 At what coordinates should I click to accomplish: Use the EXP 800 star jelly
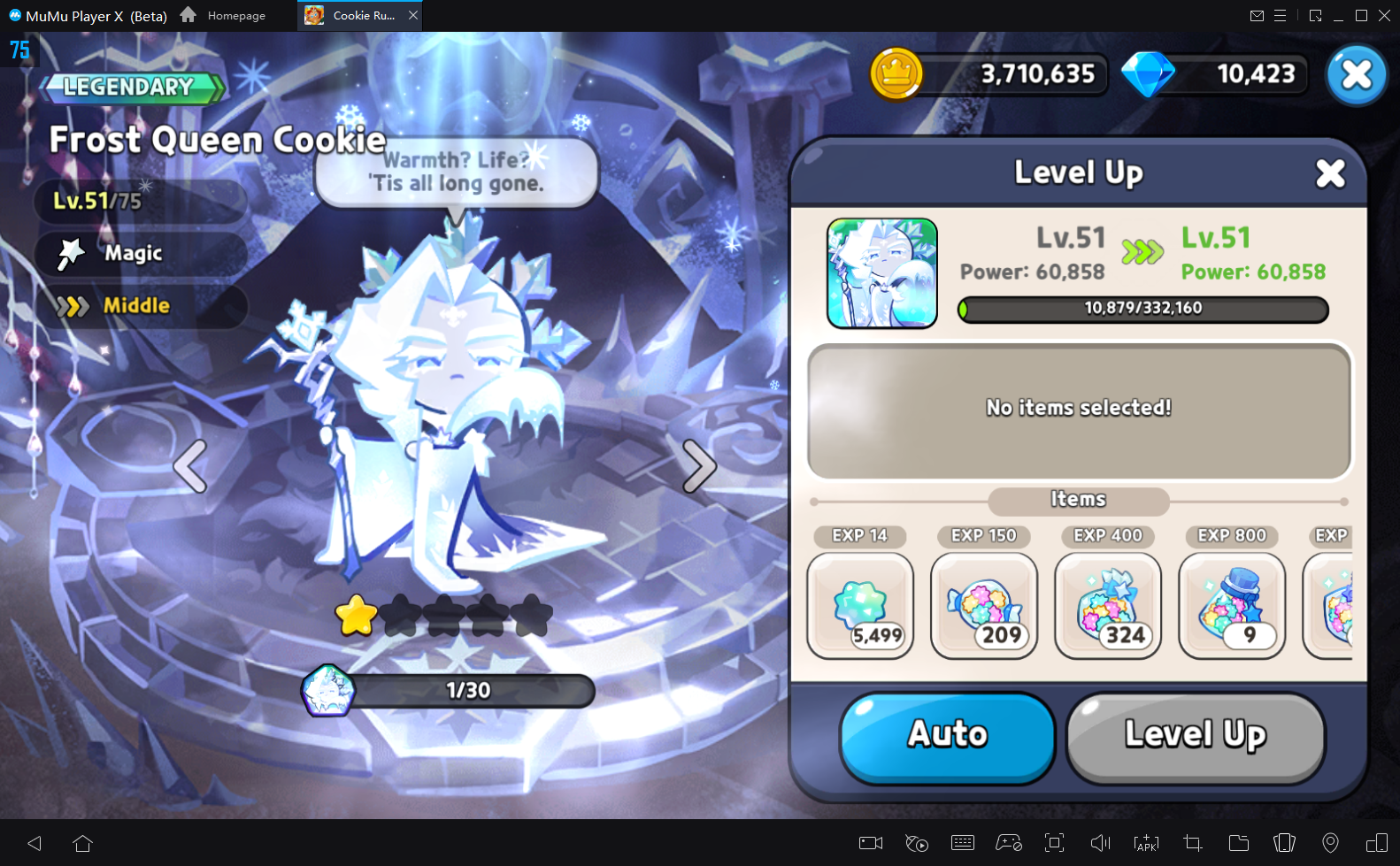(x=1232, y=606)
